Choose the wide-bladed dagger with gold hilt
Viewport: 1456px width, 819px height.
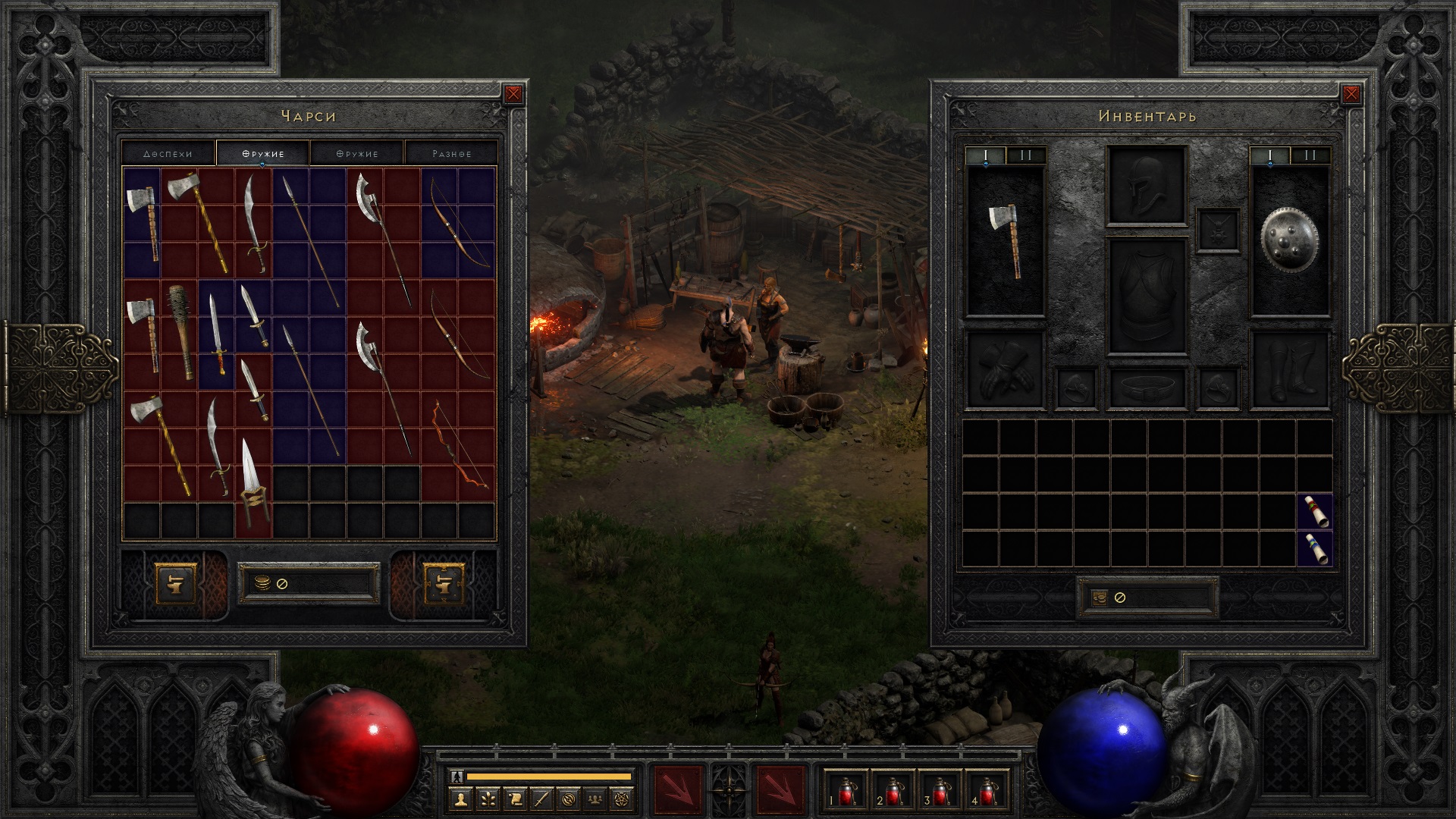tap(253, 479)
